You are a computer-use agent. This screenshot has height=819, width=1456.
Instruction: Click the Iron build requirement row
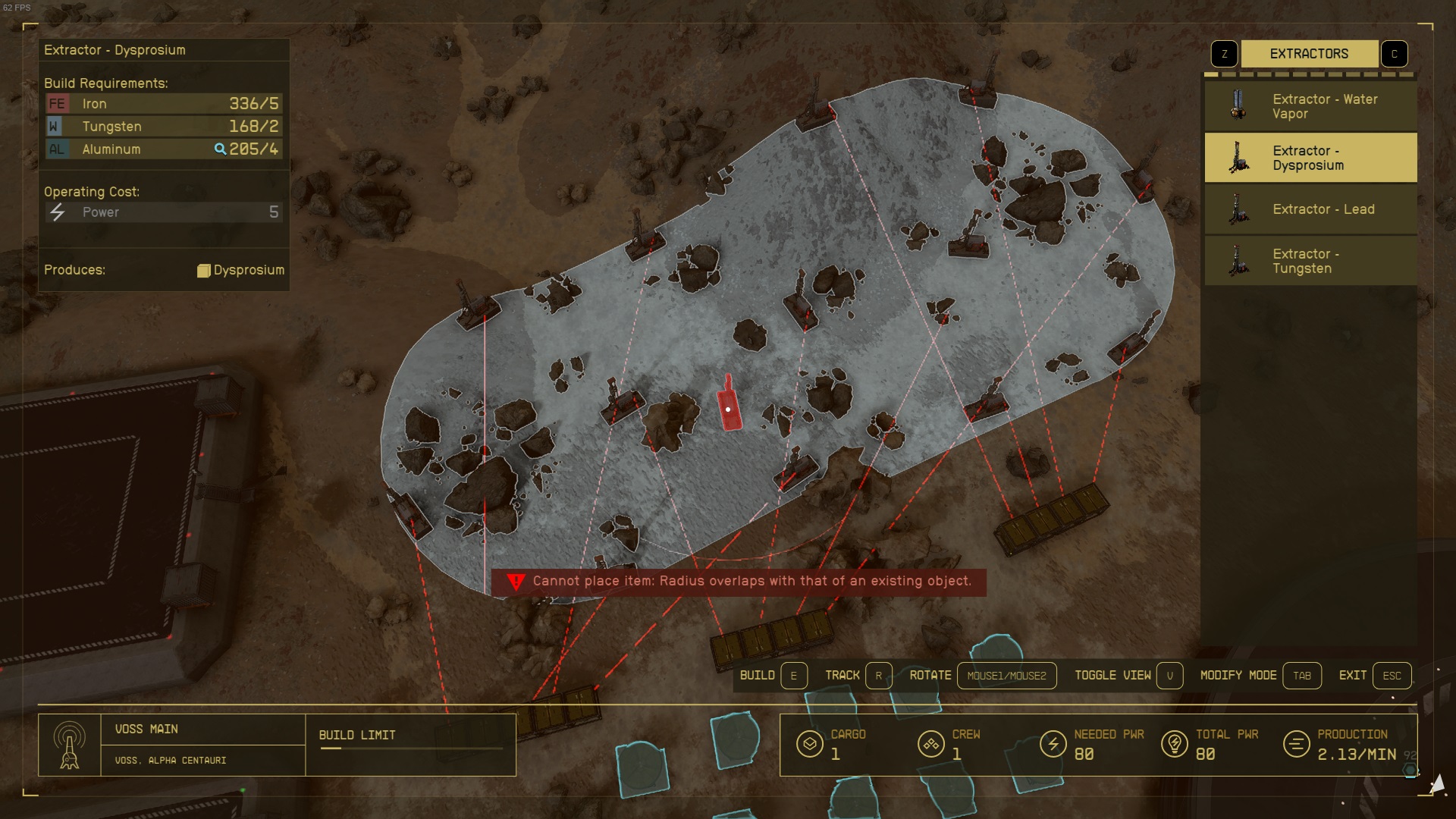(x=163, y=104)
